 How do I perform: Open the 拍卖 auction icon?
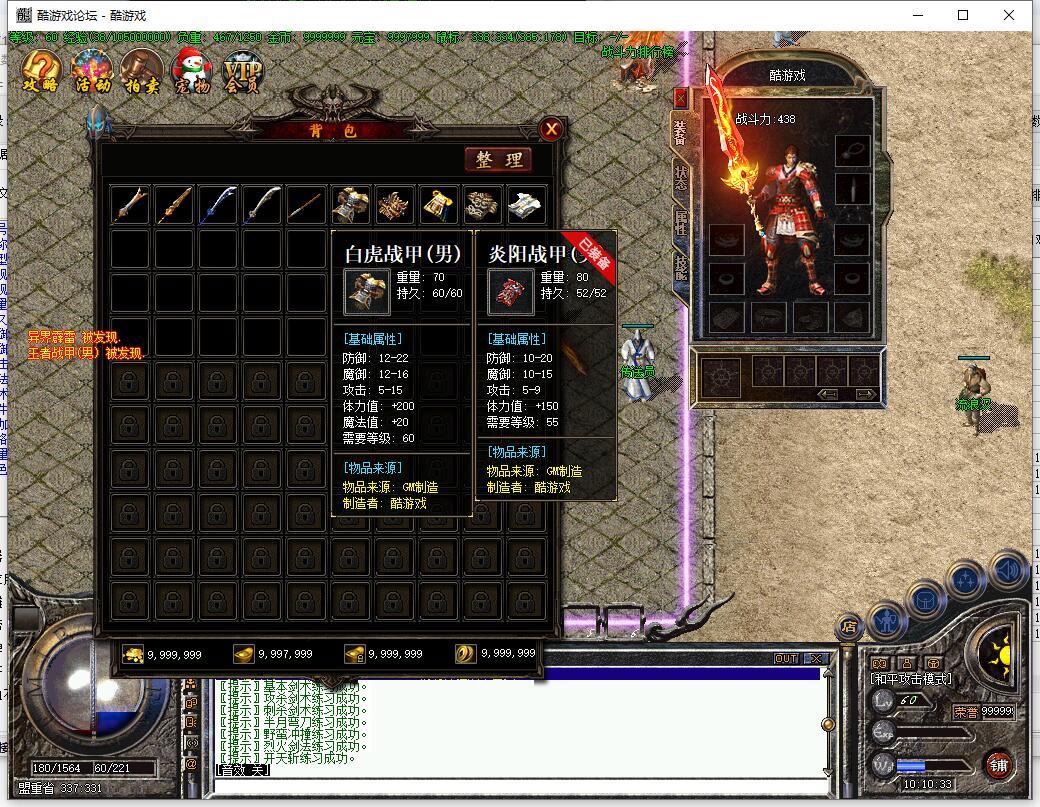(141, 72)
